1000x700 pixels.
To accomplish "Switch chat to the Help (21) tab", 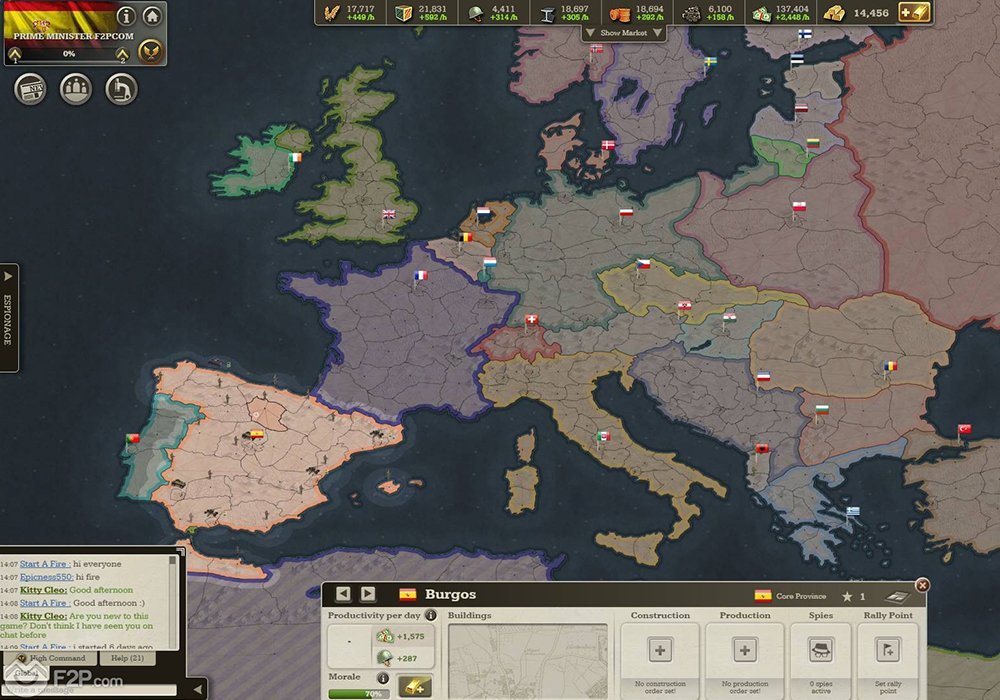I will coord(126,658).
